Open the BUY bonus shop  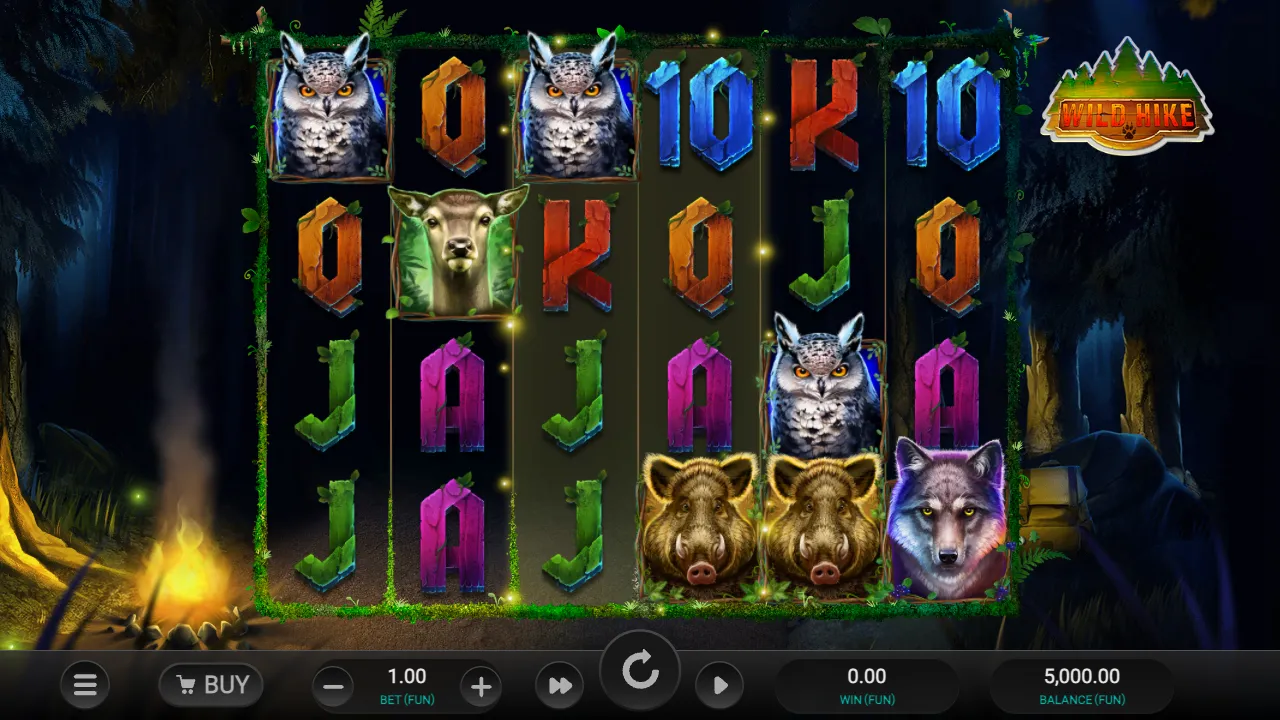pyautogui.click(x=211, y=685)
